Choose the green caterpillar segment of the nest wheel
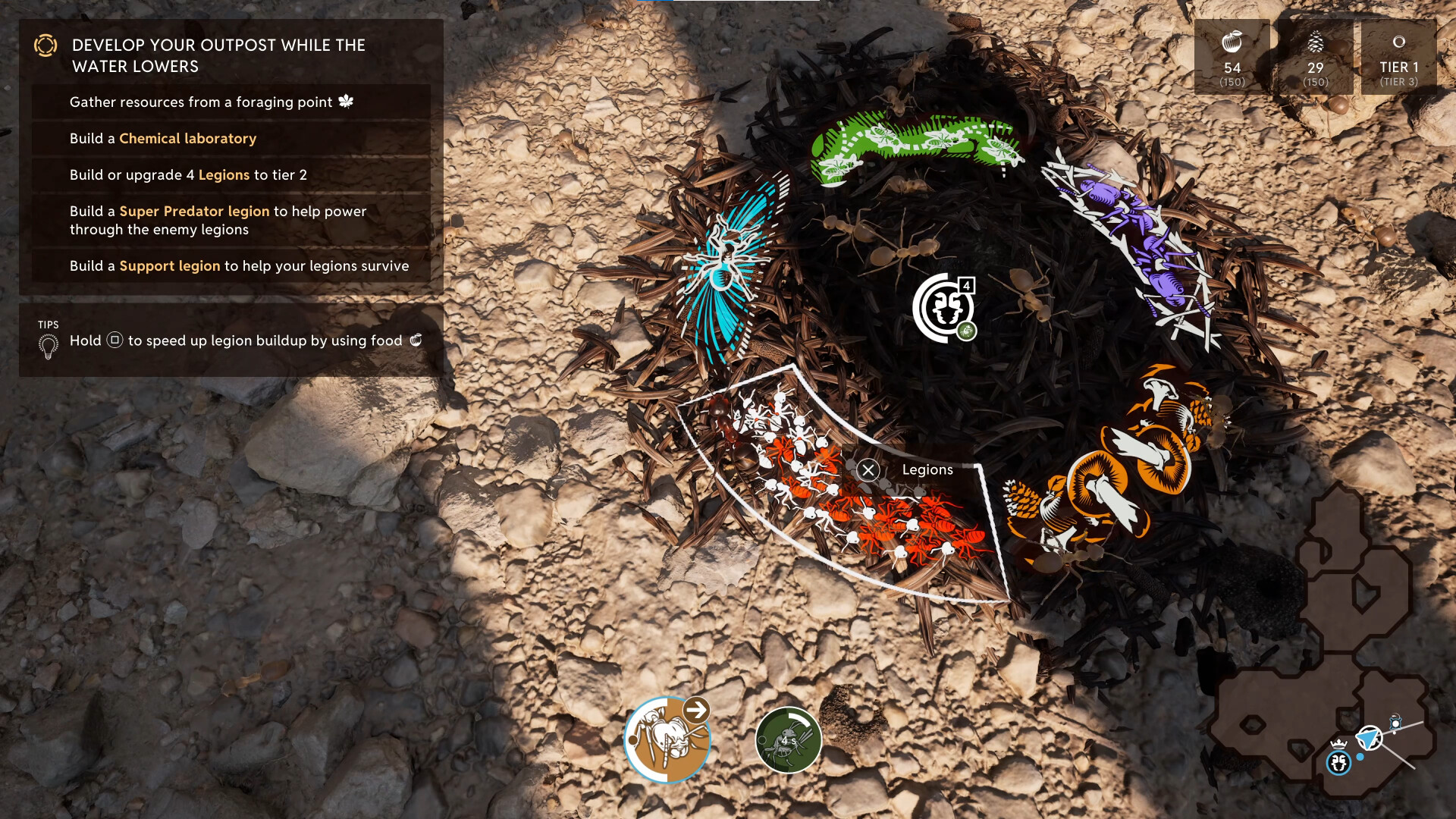1456x819 pixels. click(x=914, y=144)
